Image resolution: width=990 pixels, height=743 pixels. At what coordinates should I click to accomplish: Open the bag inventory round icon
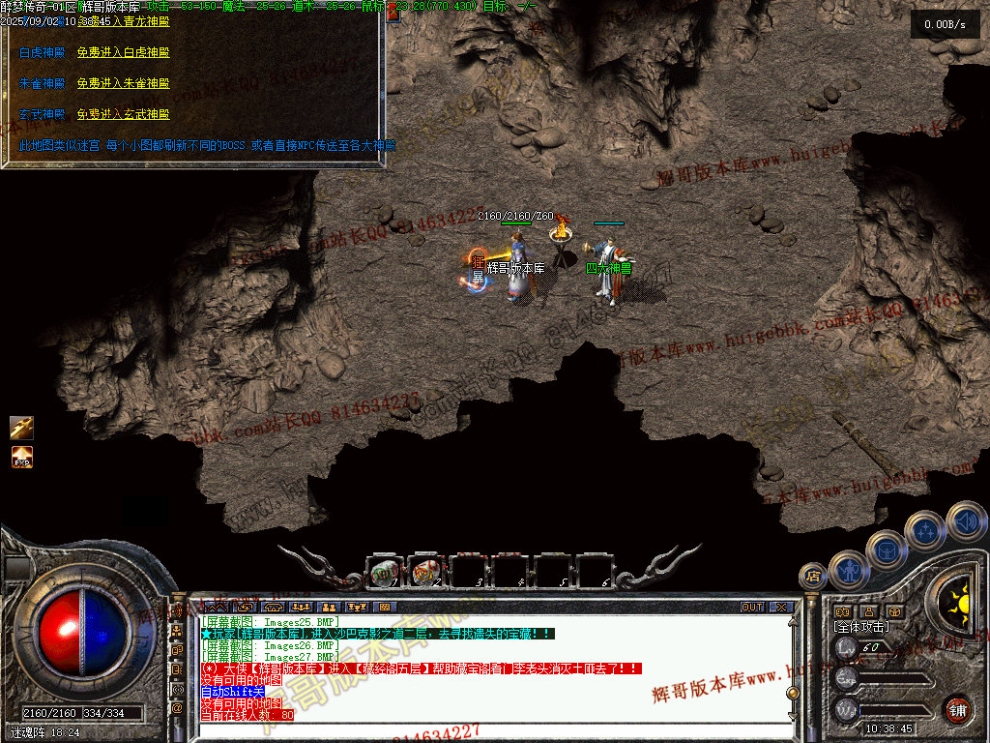[x=886, y=548]
